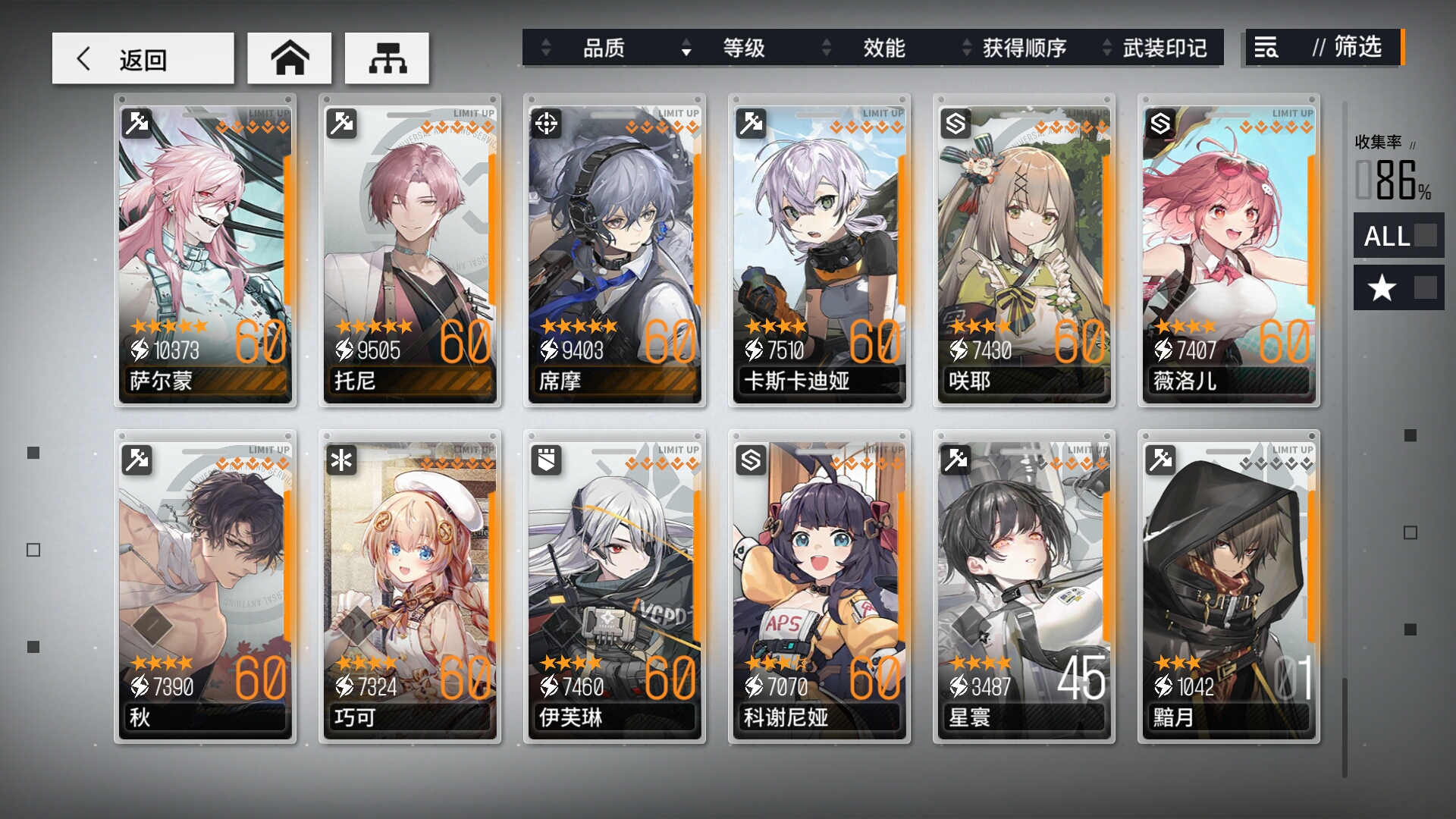Sort characters by 武装印记

[1164, 49]
